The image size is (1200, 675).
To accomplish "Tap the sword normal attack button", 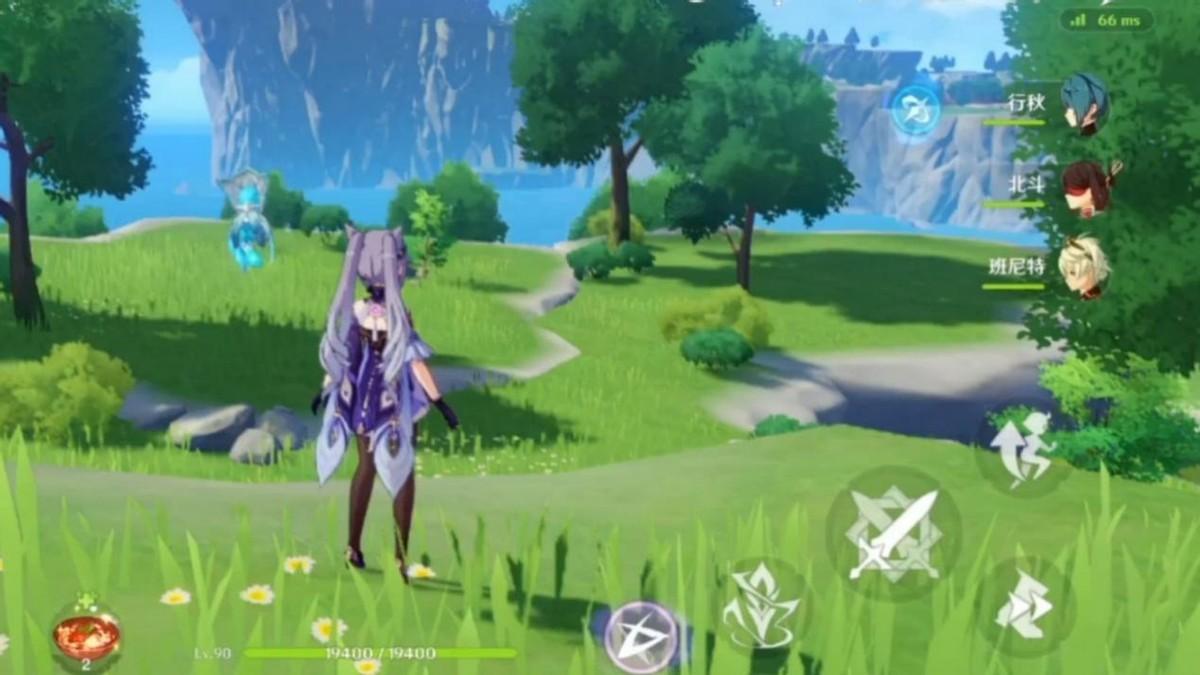I will click(x=893, y=535).
